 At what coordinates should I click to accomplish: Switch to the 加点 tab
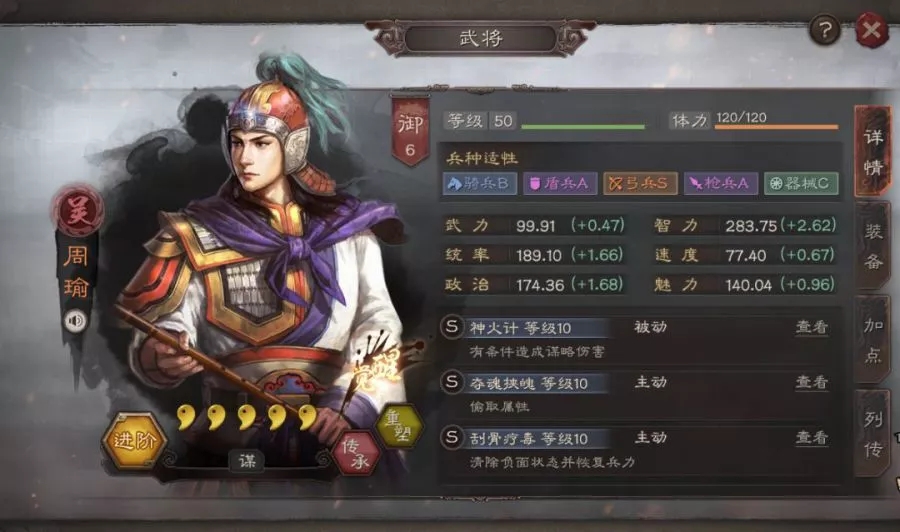pos(872,338)
